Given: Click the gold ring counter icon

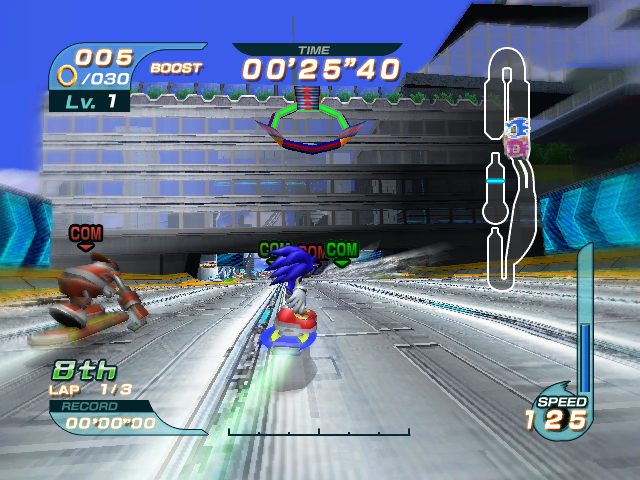Looking at the screenshot, I should tap(67, 75).
